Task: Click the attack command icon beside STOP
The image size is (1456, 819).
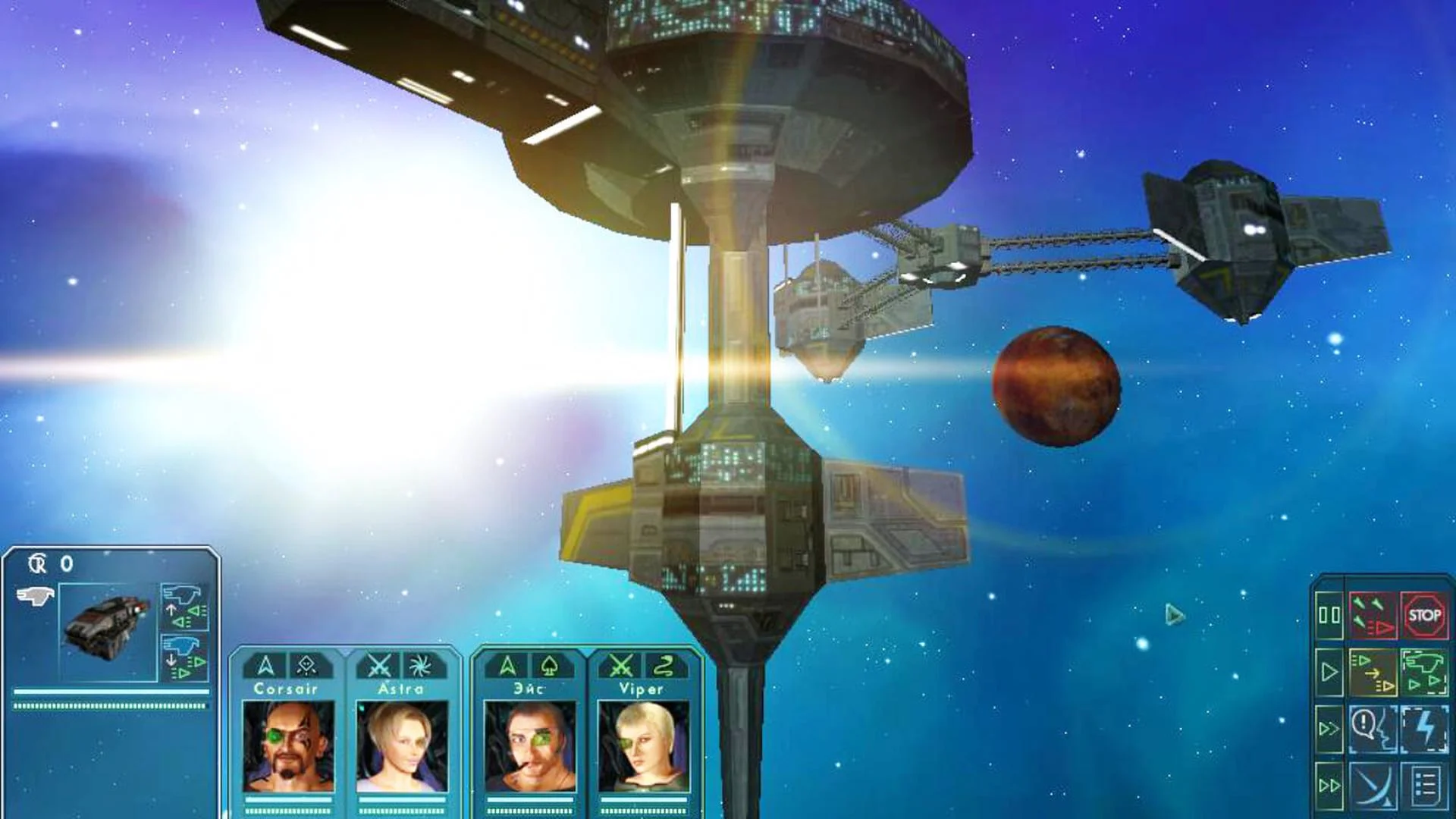Action: (1374, 616)
